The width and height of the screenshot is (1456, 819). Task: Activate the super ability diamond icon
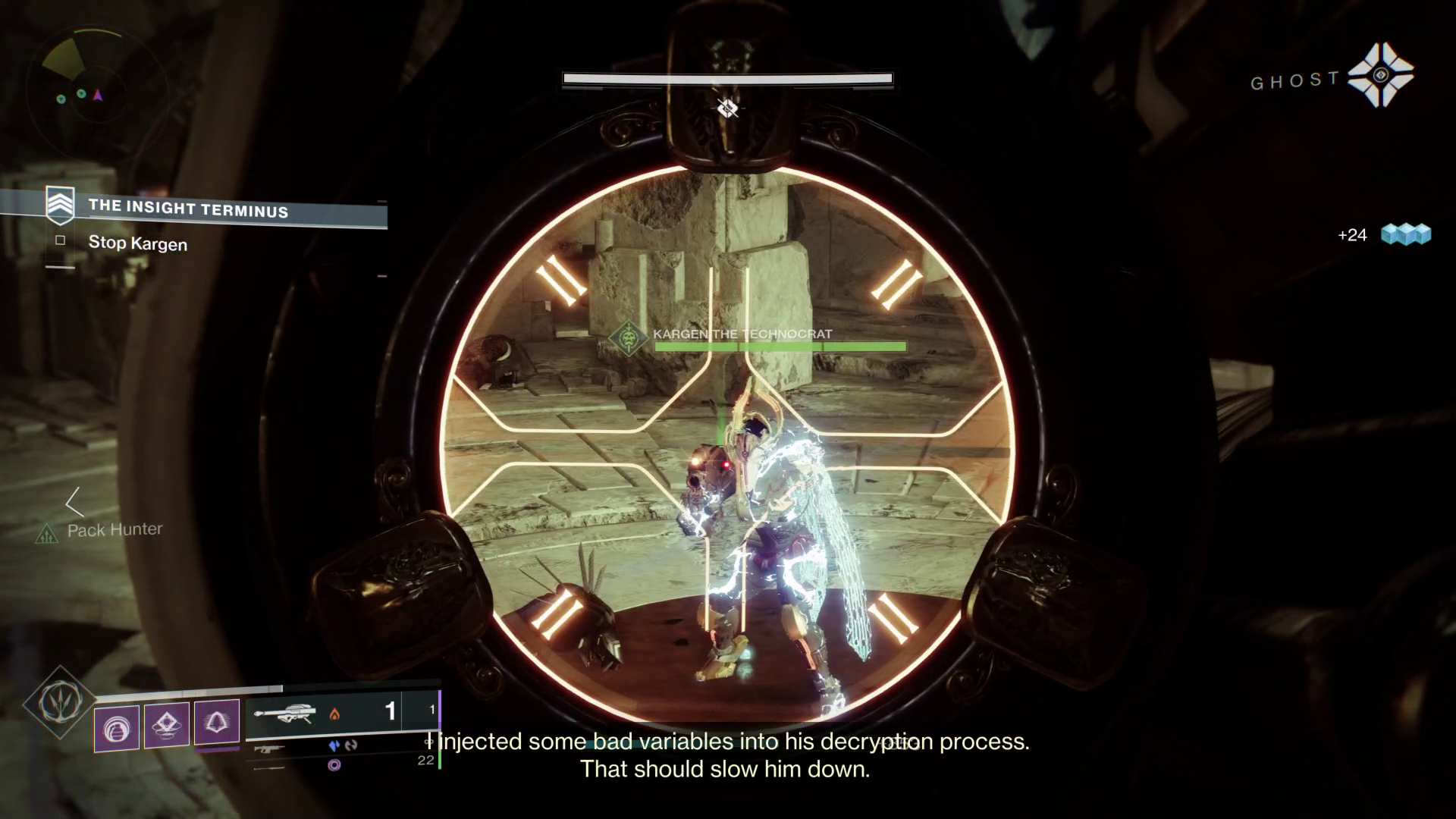coord(59,702)
